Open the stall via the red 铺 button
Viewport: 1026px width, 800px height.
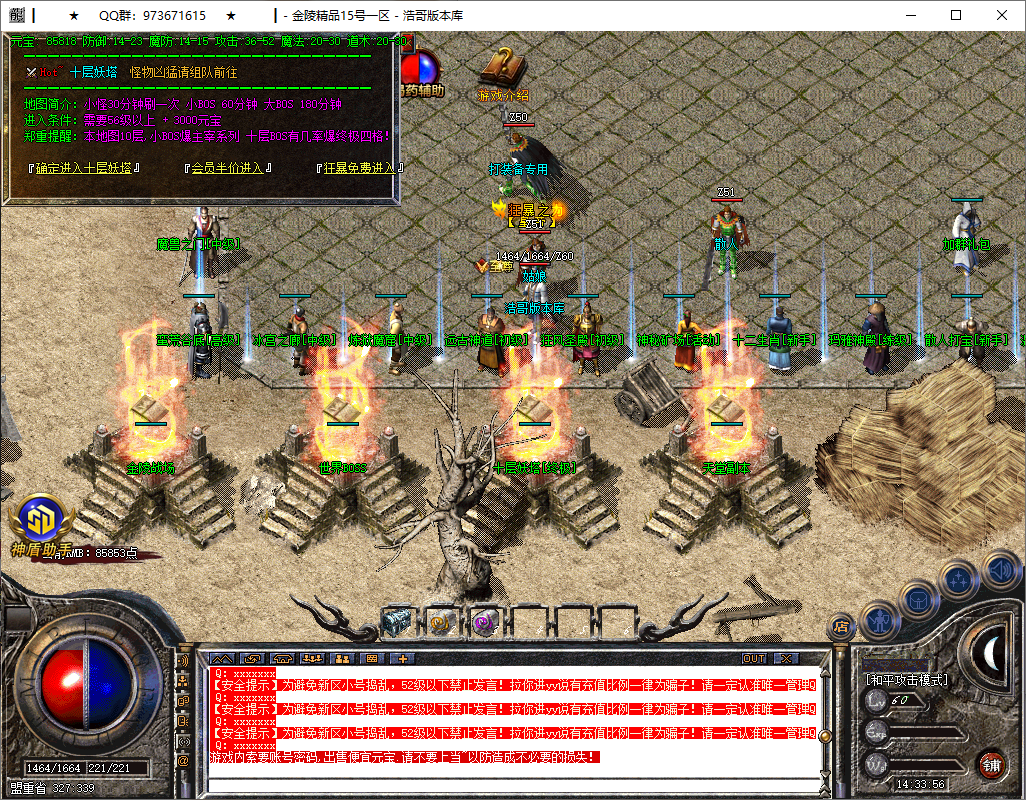click(991, 765)
